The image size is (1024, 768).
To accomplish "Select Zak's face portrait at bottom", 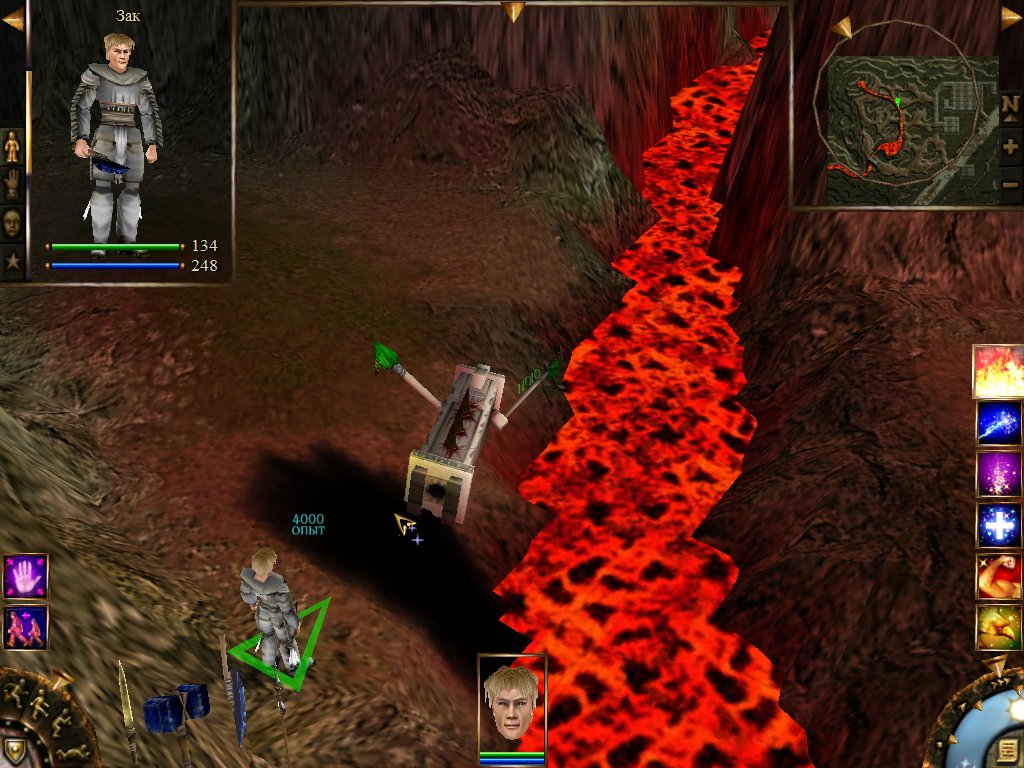I will click(x=512, y=702).
